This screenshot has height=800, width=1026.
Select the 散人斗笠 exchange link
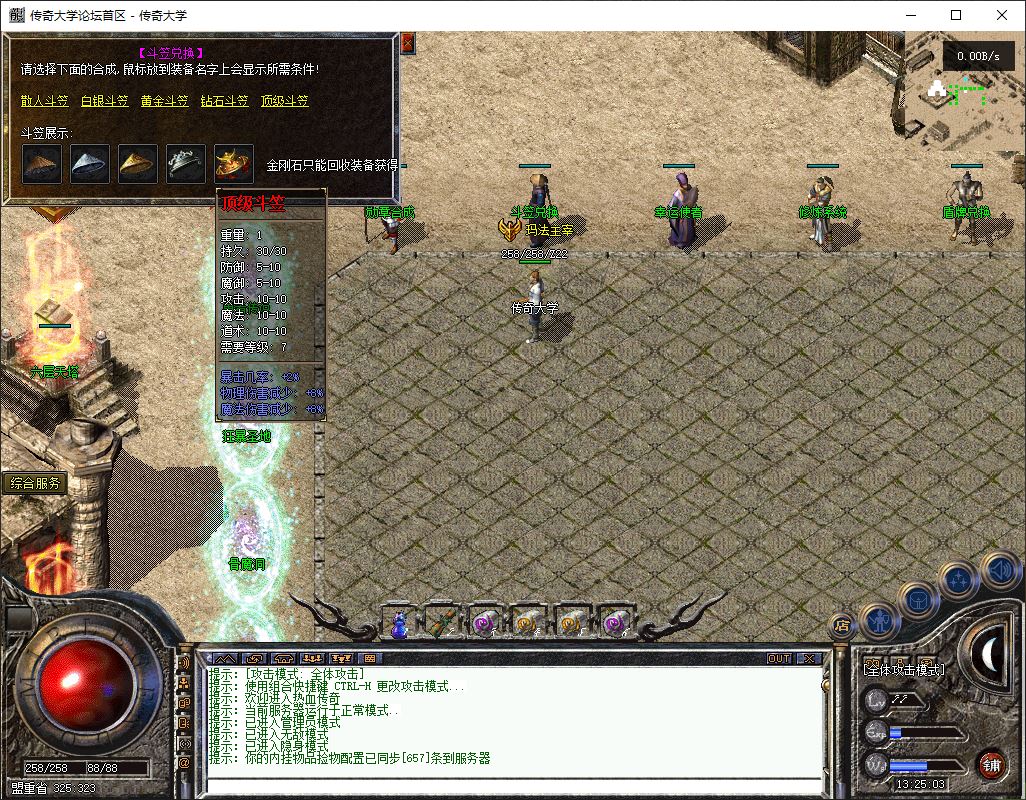pyautogui.click(x=44, y=101)
